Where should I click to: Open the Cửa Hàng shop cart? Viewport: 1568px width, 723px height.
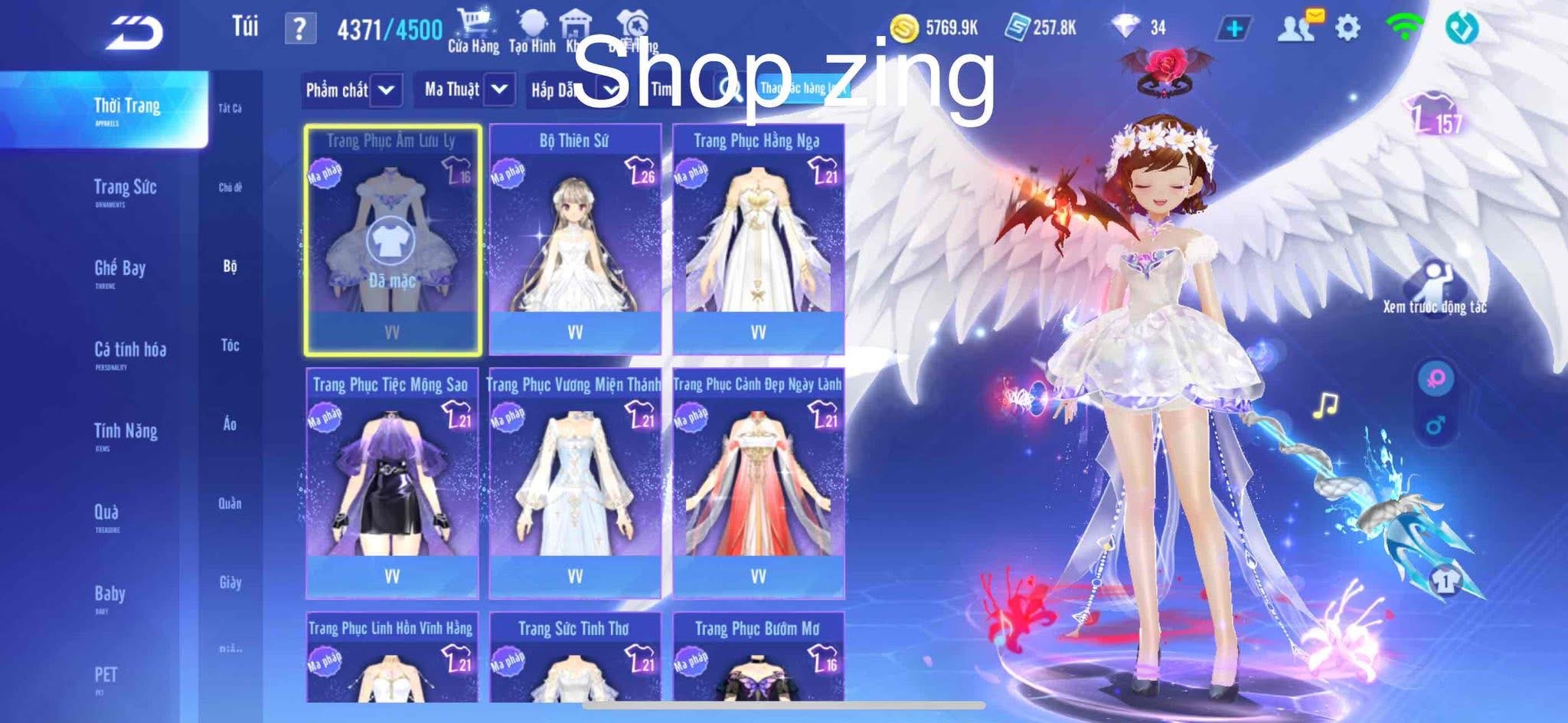pos(473,31)
